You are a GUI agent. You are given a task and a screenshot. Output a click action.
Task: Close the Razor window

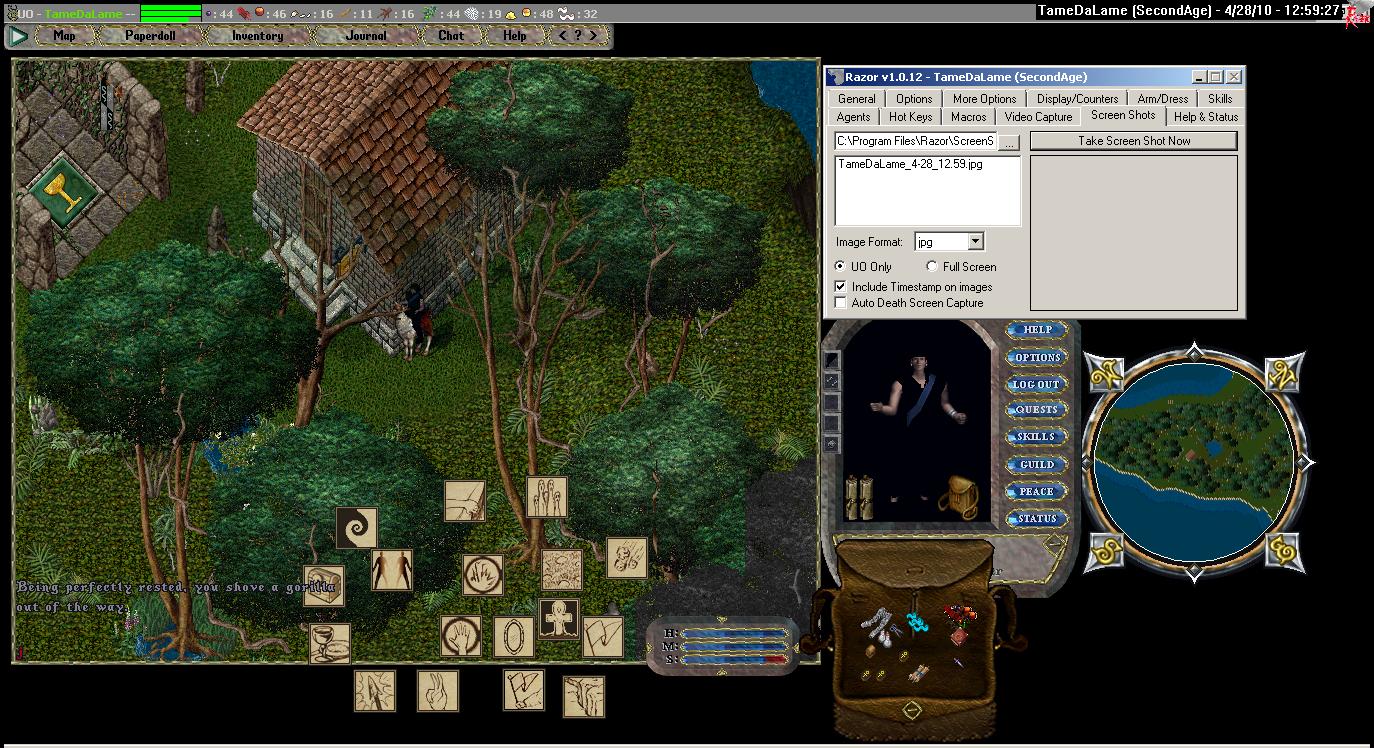[x=1234, y=77]
